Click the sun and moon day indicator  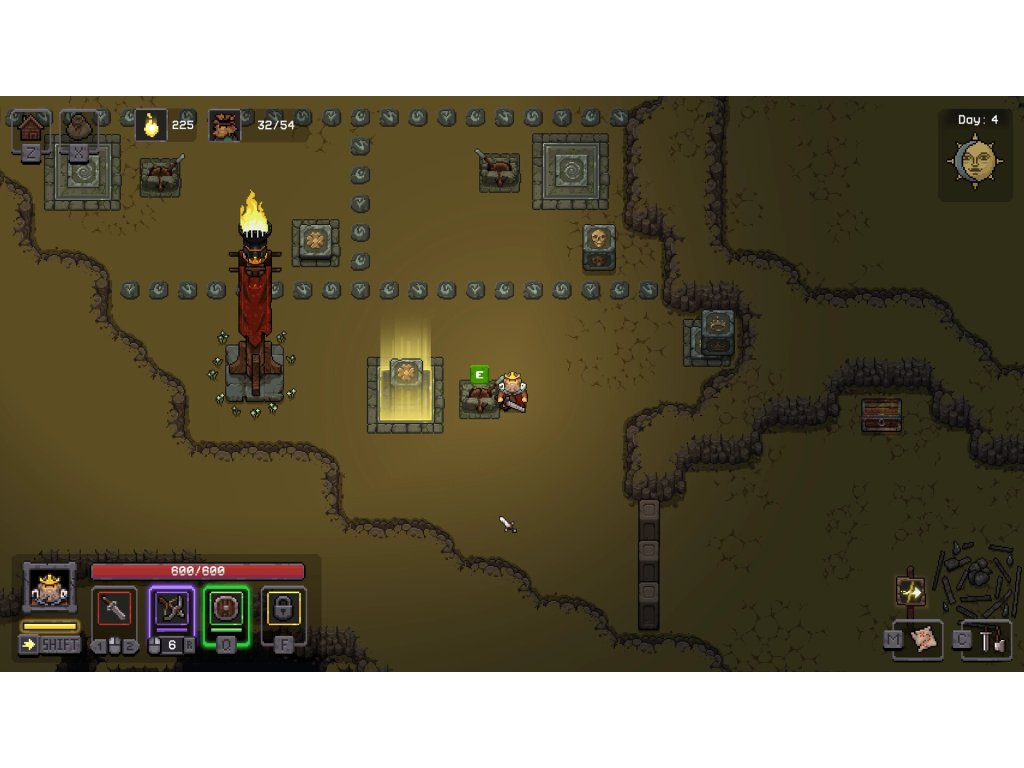tap(975, 160)
